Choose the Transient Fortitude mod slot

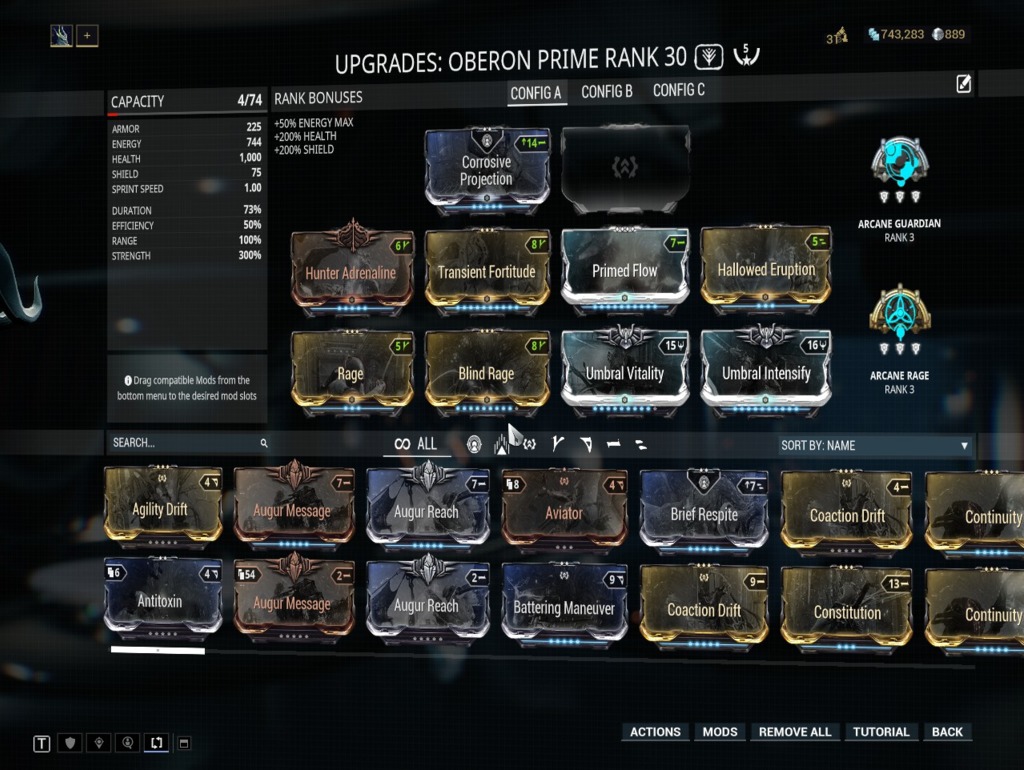486,270
